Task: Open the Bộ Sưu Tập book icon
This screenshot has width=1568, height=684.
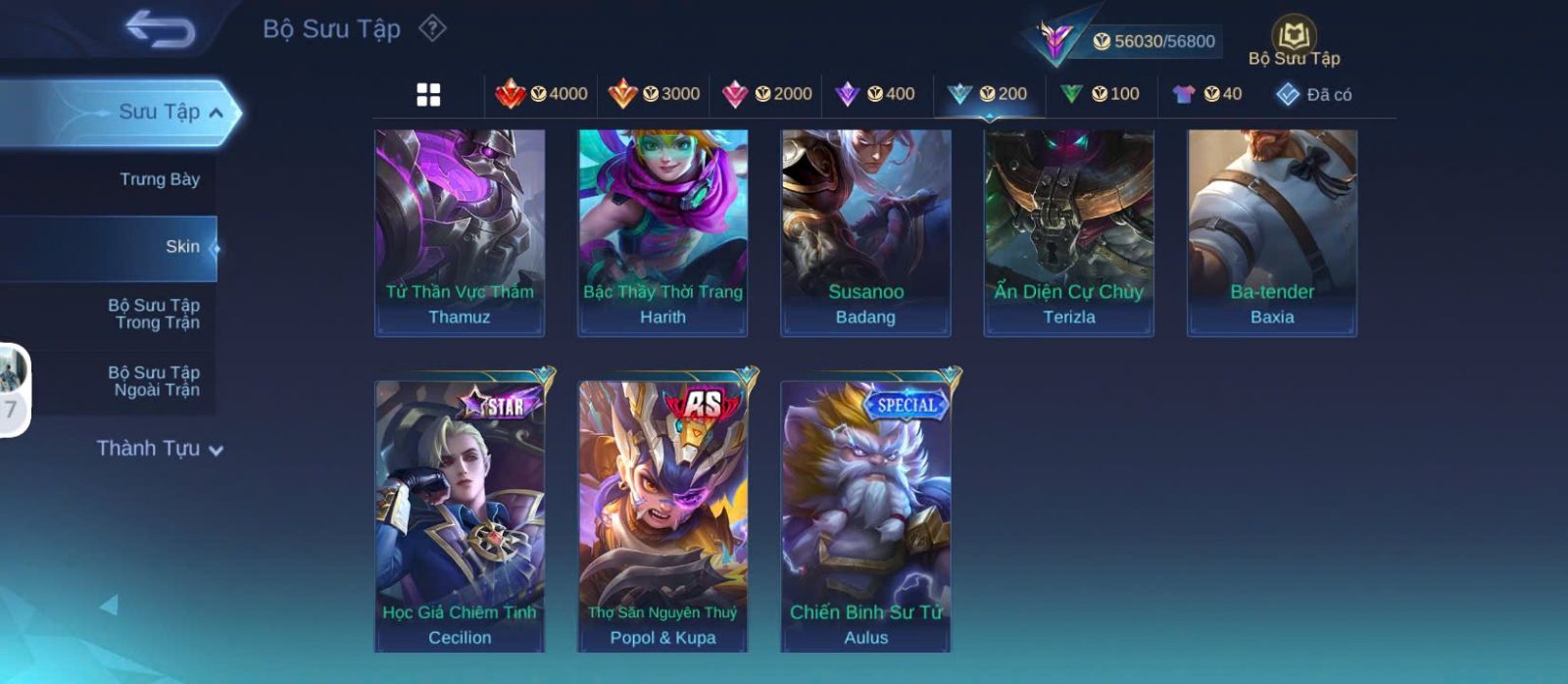Action: [x=1294, y=41]
